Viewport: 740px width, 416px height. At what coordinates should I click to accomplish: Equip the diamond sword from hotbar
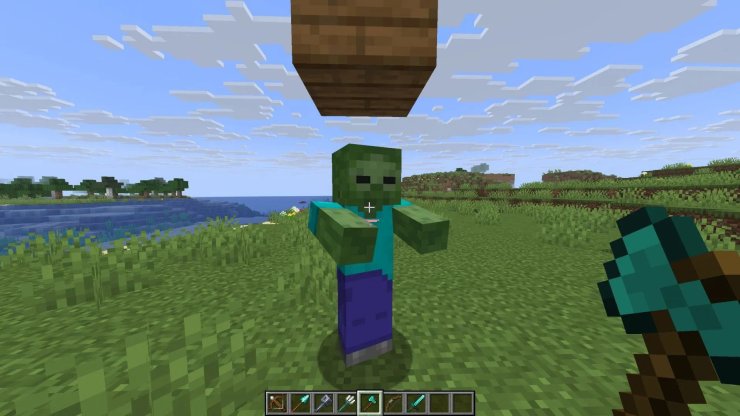pos(415,402)
